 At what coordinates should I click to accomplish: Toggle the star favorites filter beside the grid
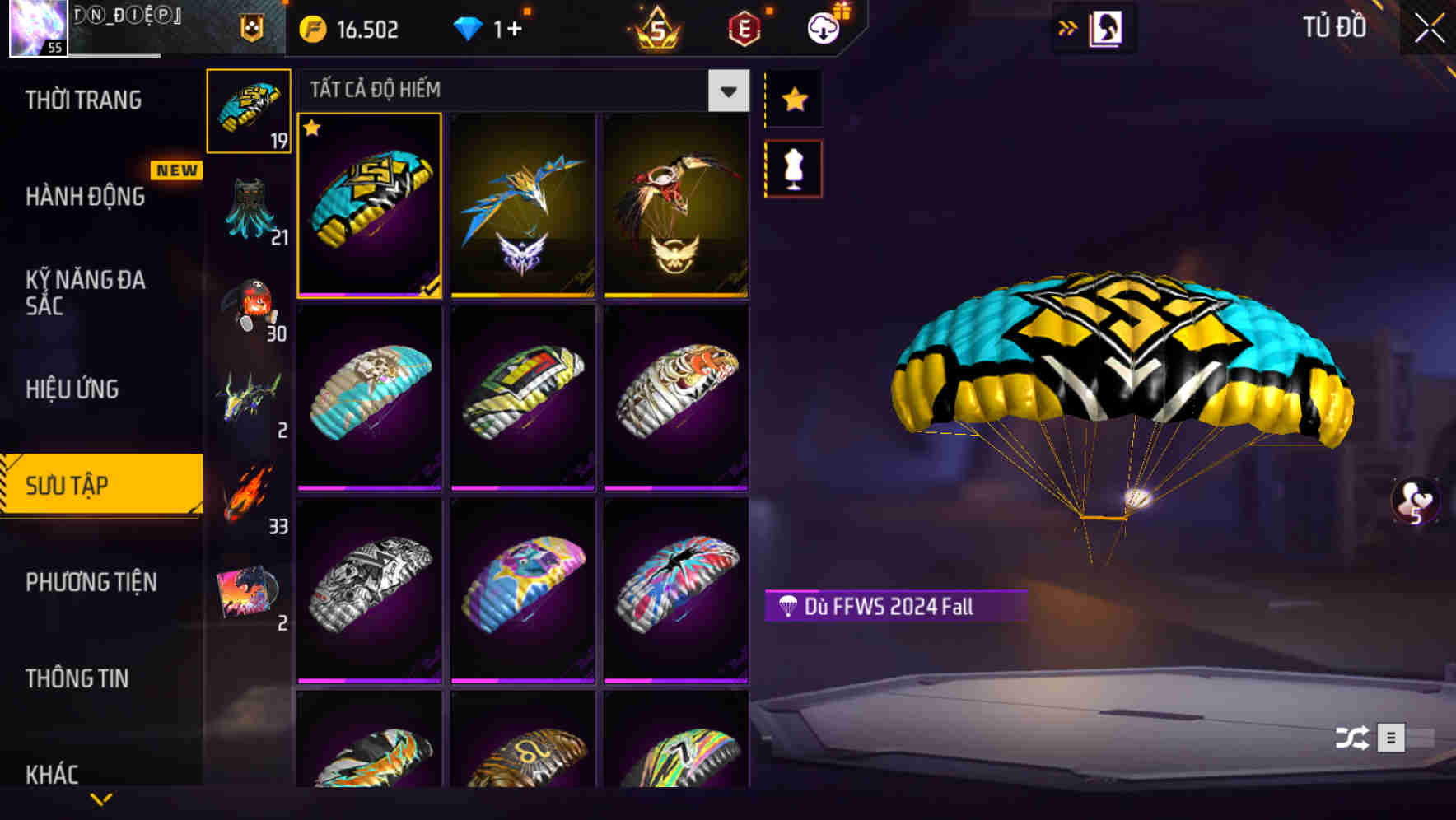click(793, 99)
